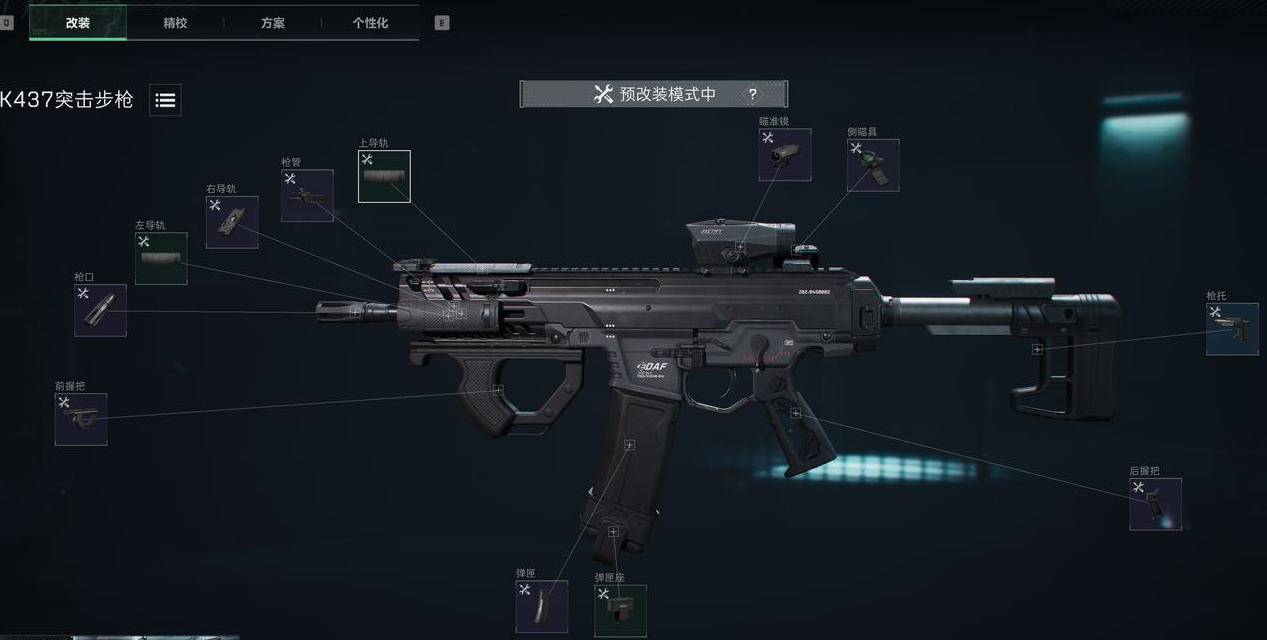Open the 枪管 barrel slot
This screenshot has height=640, width=1267.
point(307,195)
